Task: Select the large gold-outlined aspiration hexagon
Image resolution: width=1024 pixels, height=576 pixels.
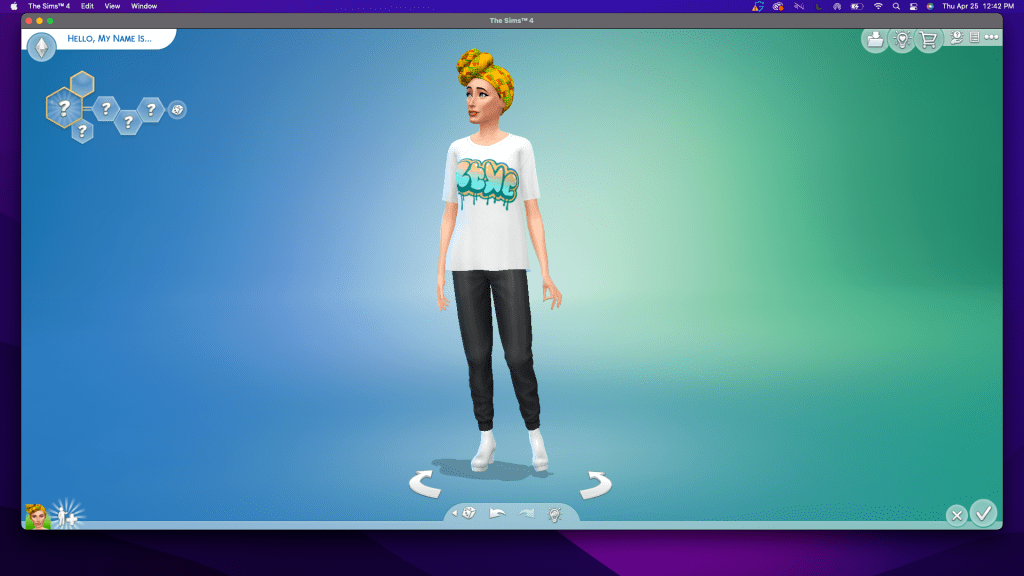Action: point(63,107)
